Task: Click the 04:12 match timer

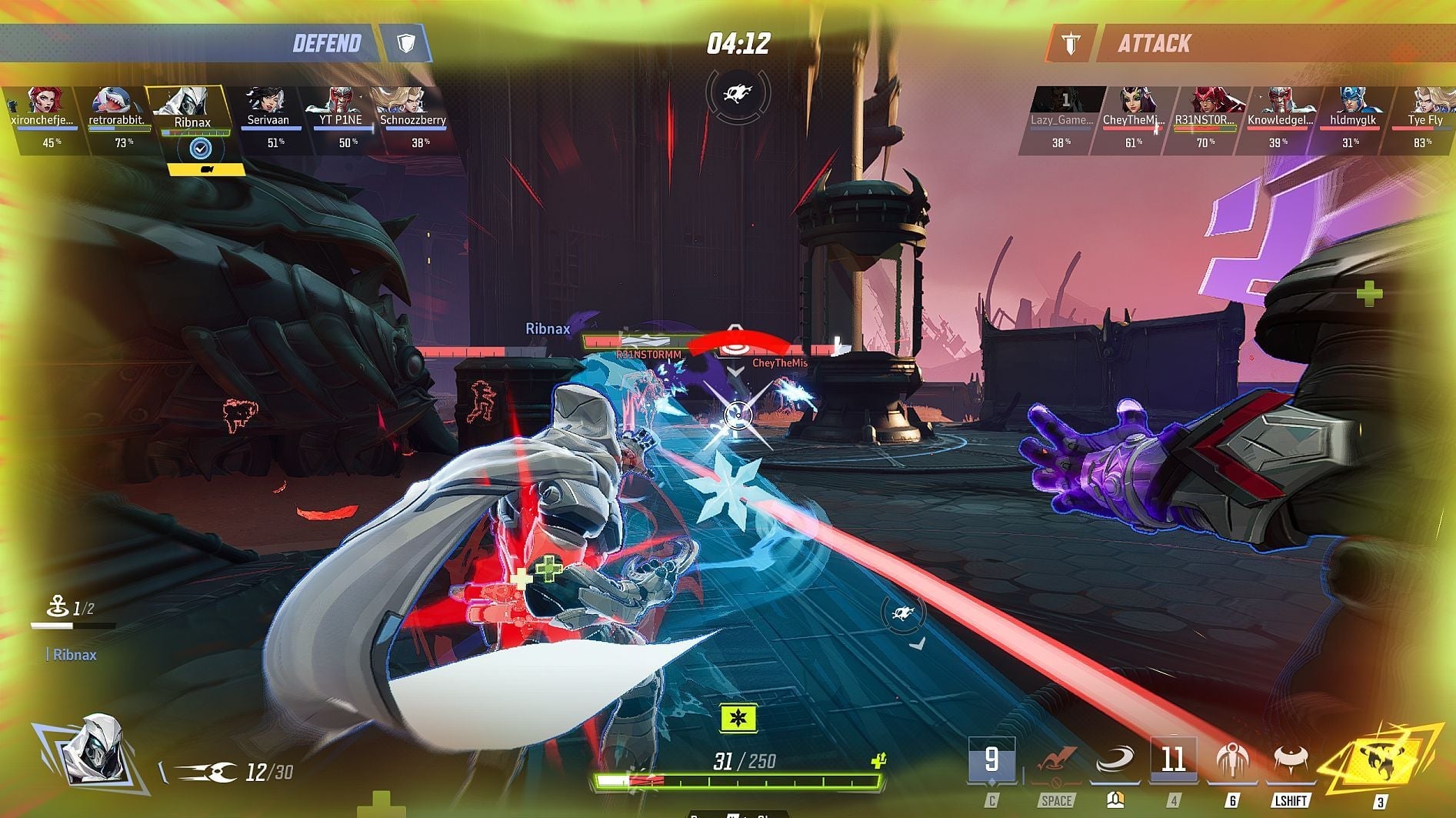Action: (738, 43)
